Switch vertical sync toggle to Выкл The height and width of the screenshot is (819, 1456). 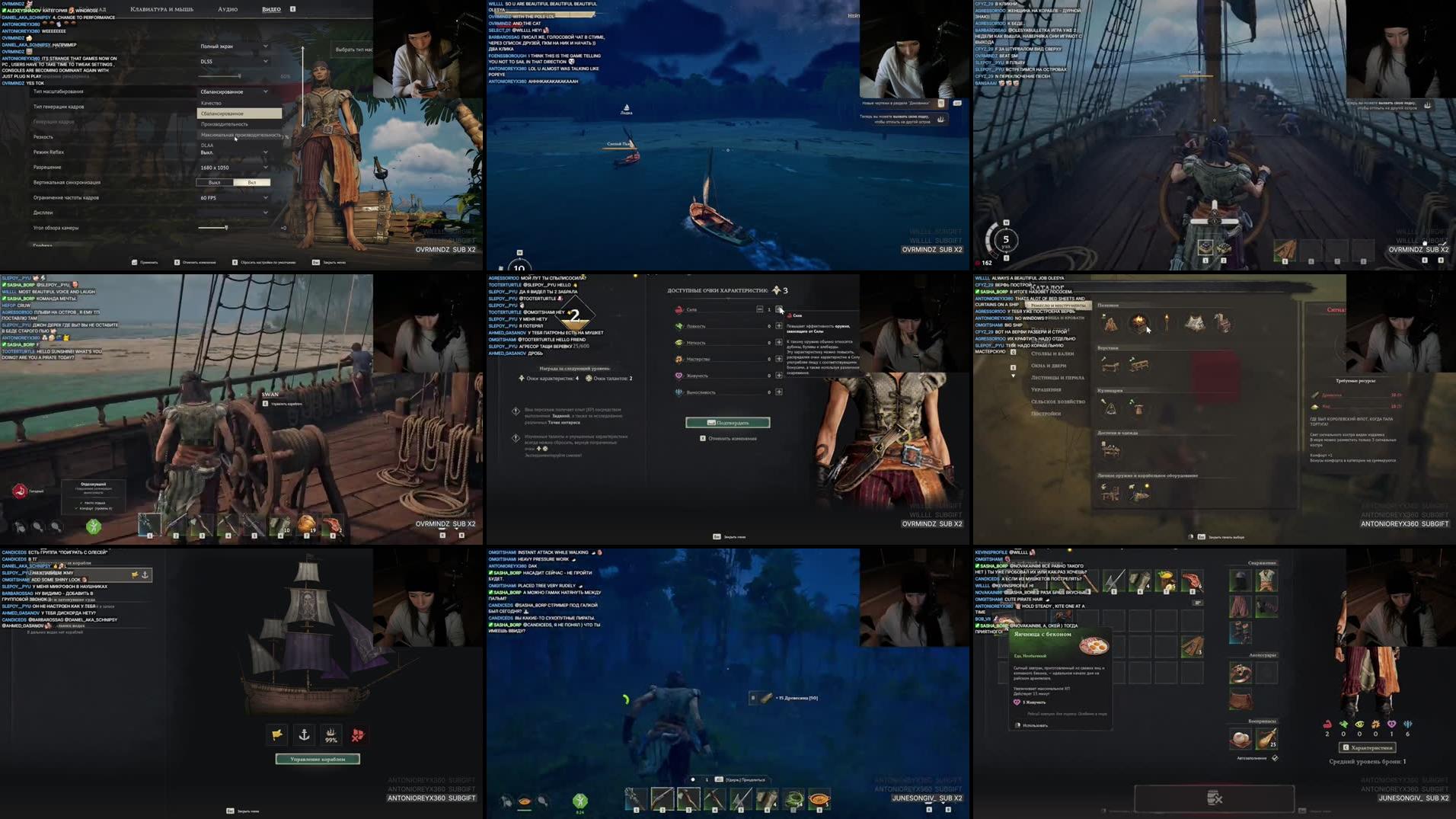point(216,182)
